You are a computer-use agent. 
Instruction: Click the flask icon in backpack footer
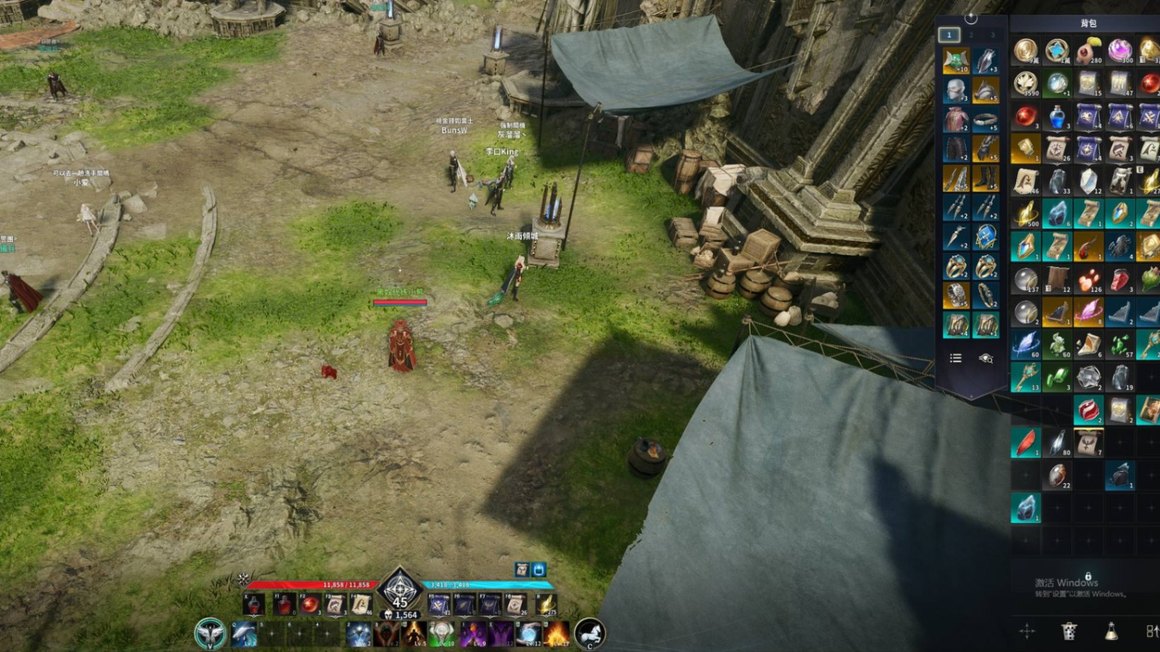click(x=1111, y=631)
